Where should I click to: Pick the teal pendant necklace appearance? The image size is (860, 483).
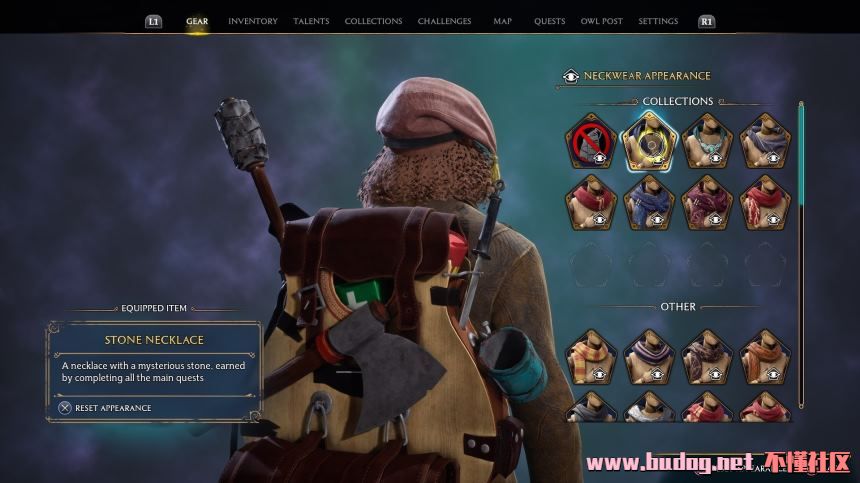coord(707,141)
